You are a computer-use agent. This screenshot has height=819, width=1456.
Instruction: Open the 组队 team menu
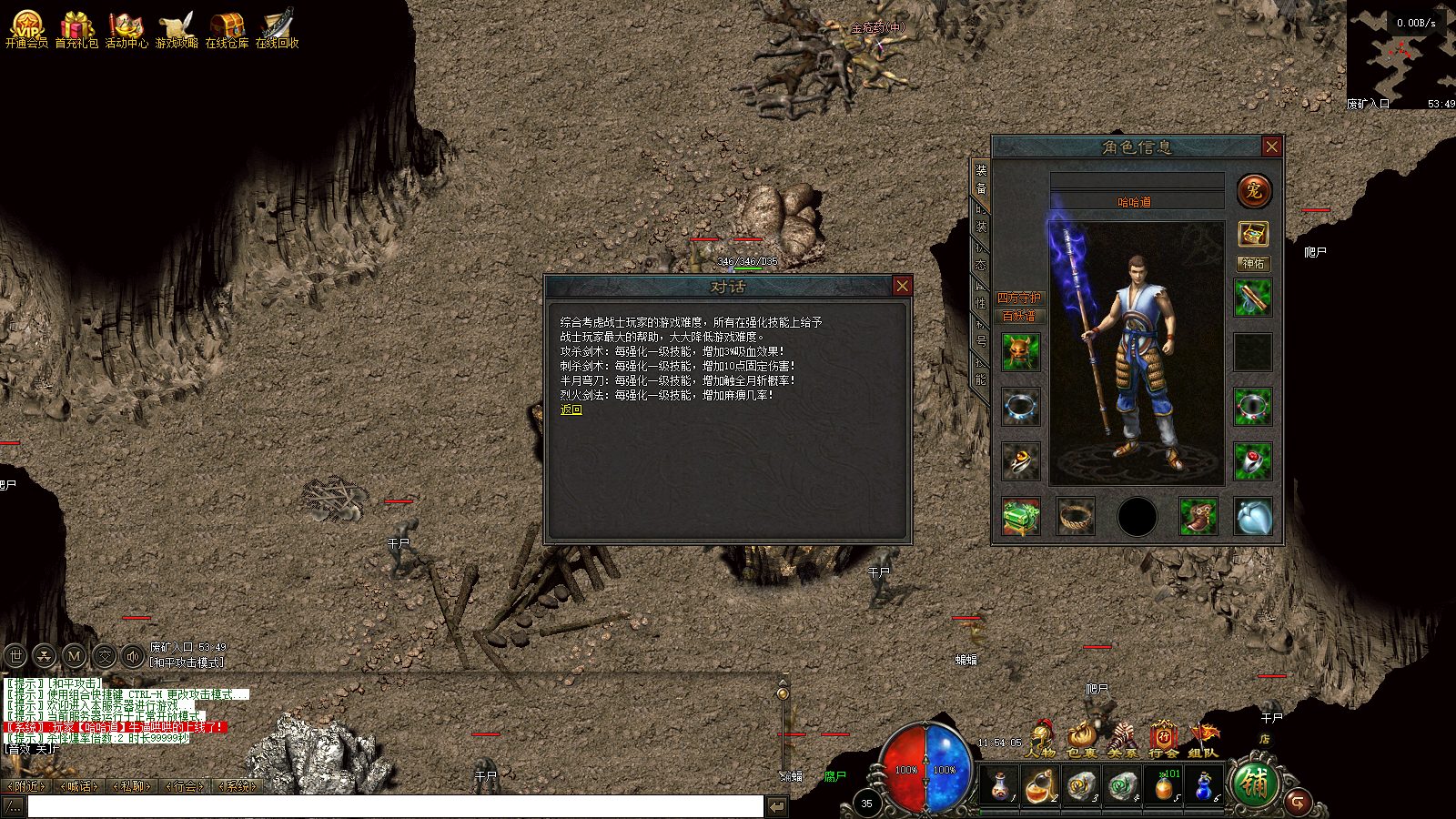pyautogui.click(x=1203, y=738)
